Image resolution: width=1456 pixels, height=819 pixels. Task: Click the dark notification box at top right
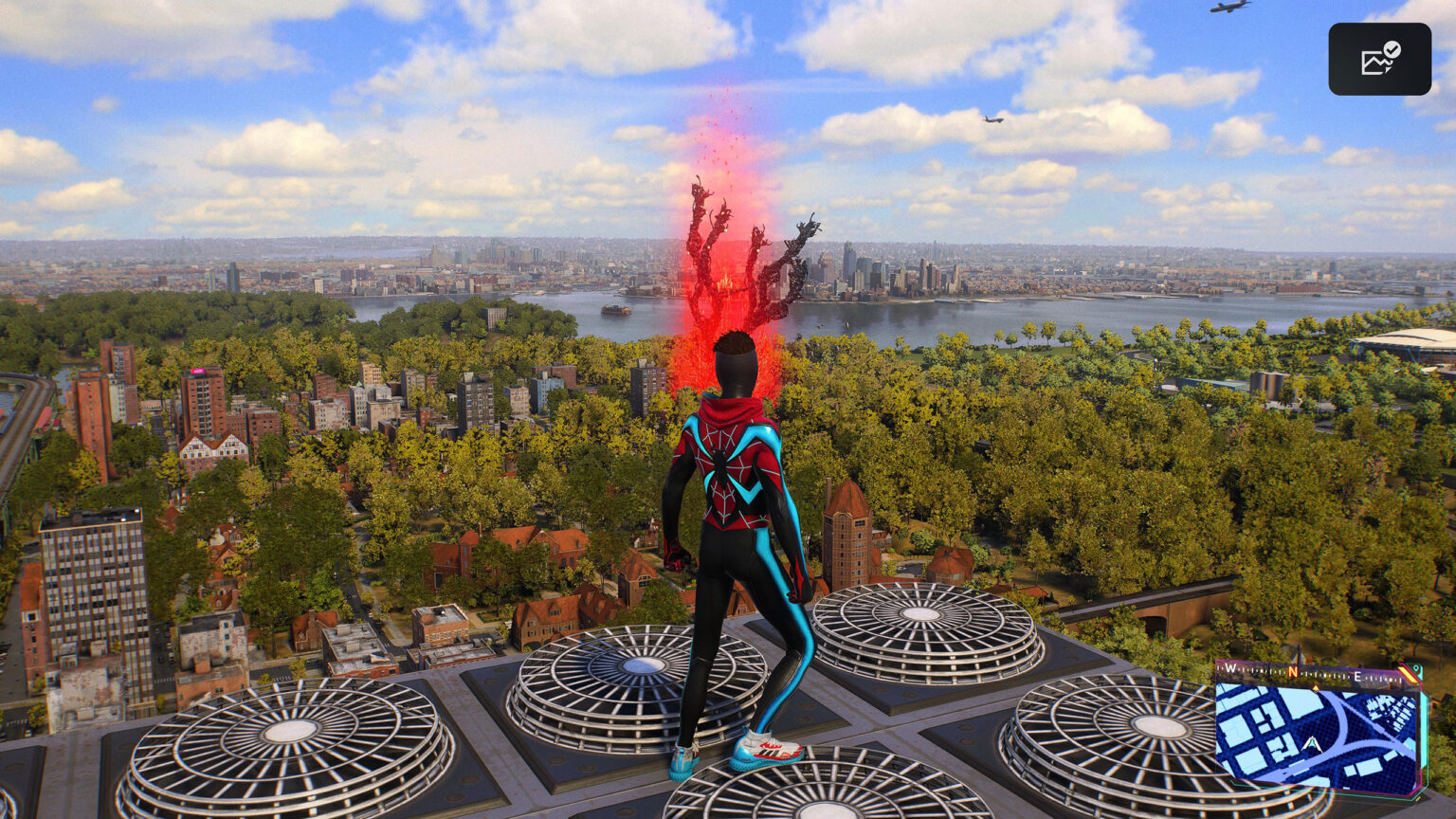point(1379,59)
